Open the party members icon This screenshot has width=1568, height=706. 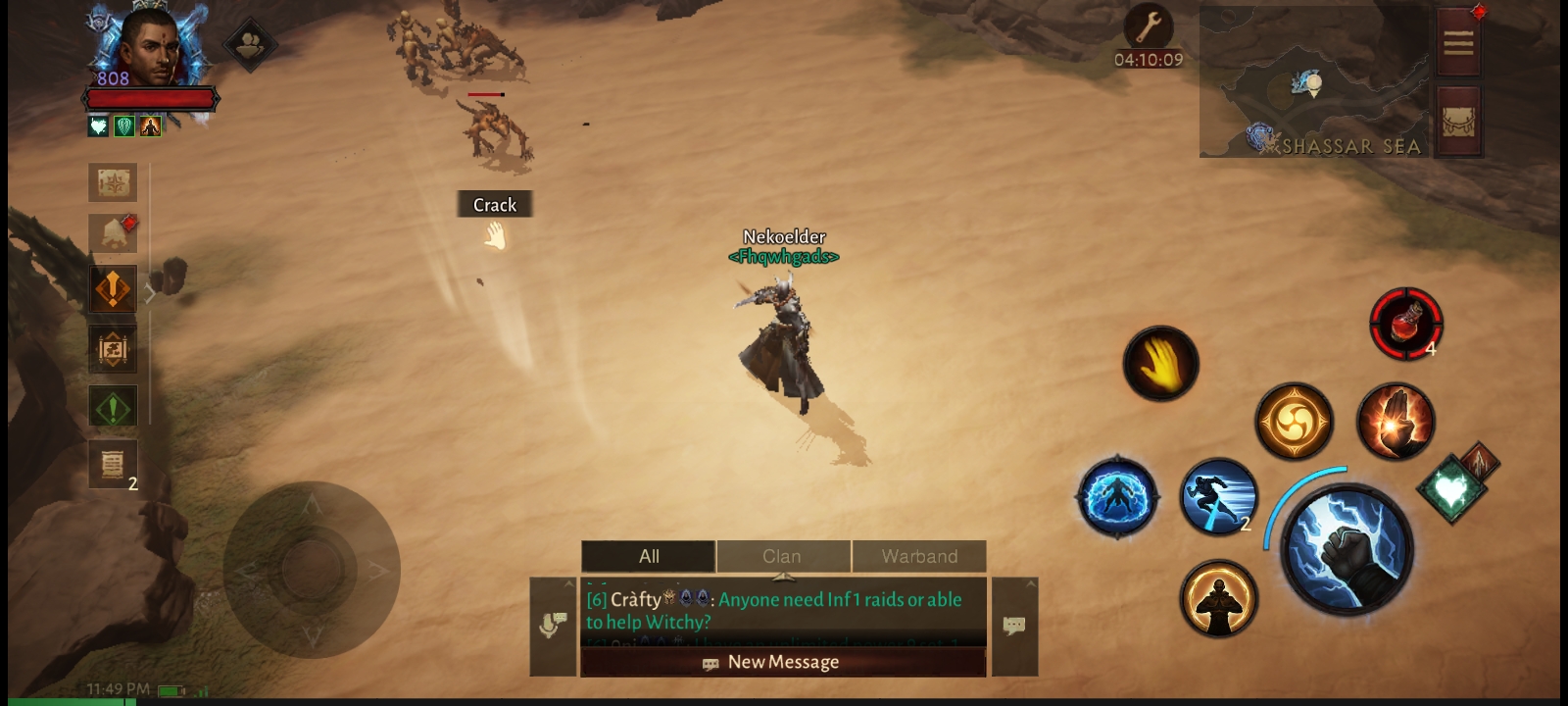251,44
